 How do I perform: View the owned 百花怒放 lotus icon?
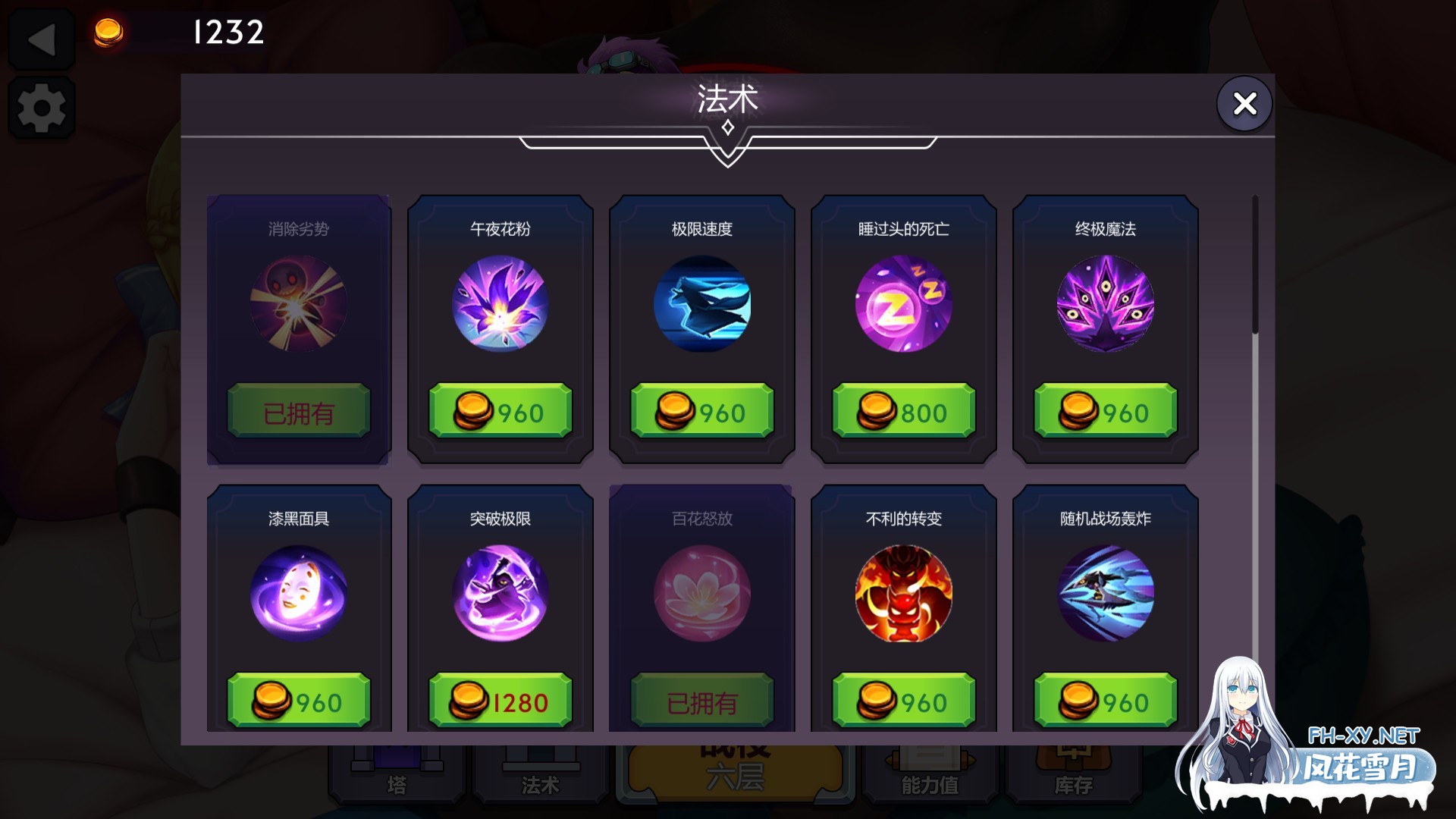[701, 595]
